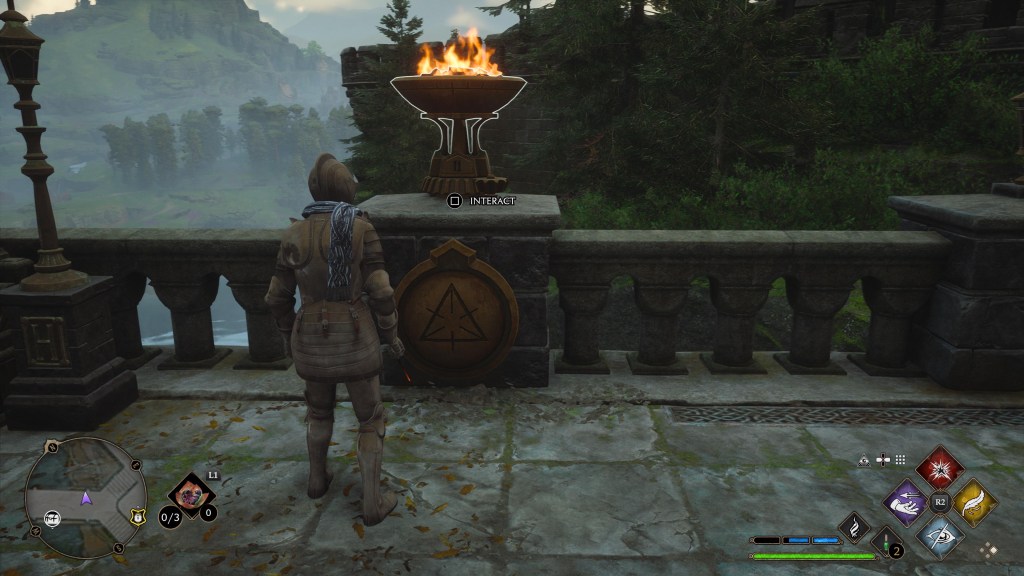This screenshot has height=576, width=1024.
Task: Select the red explosion spell slot
Action: (940, 468)
